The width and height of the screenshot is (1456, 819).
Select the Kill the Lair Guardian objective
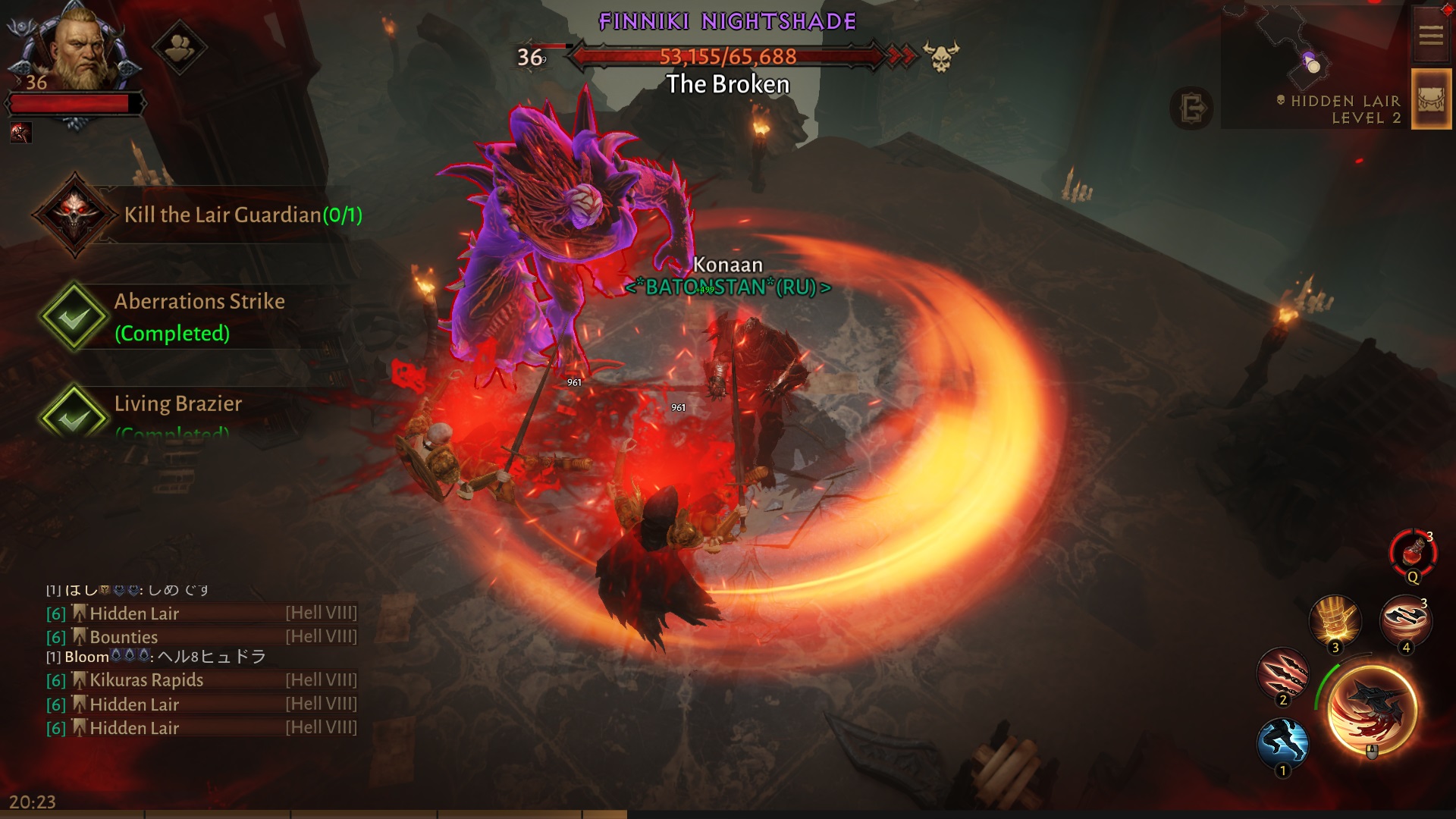pyautogui.click(x=243, y=215)
